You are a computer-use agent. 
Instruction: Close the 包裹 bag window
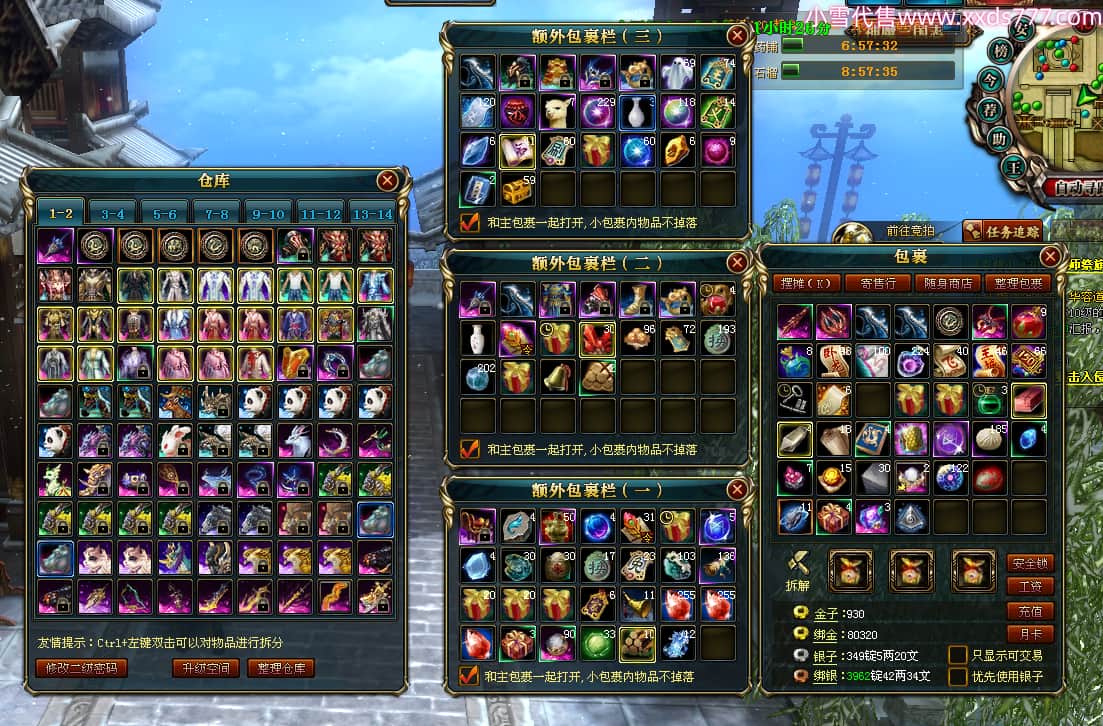coord(1050,257)
